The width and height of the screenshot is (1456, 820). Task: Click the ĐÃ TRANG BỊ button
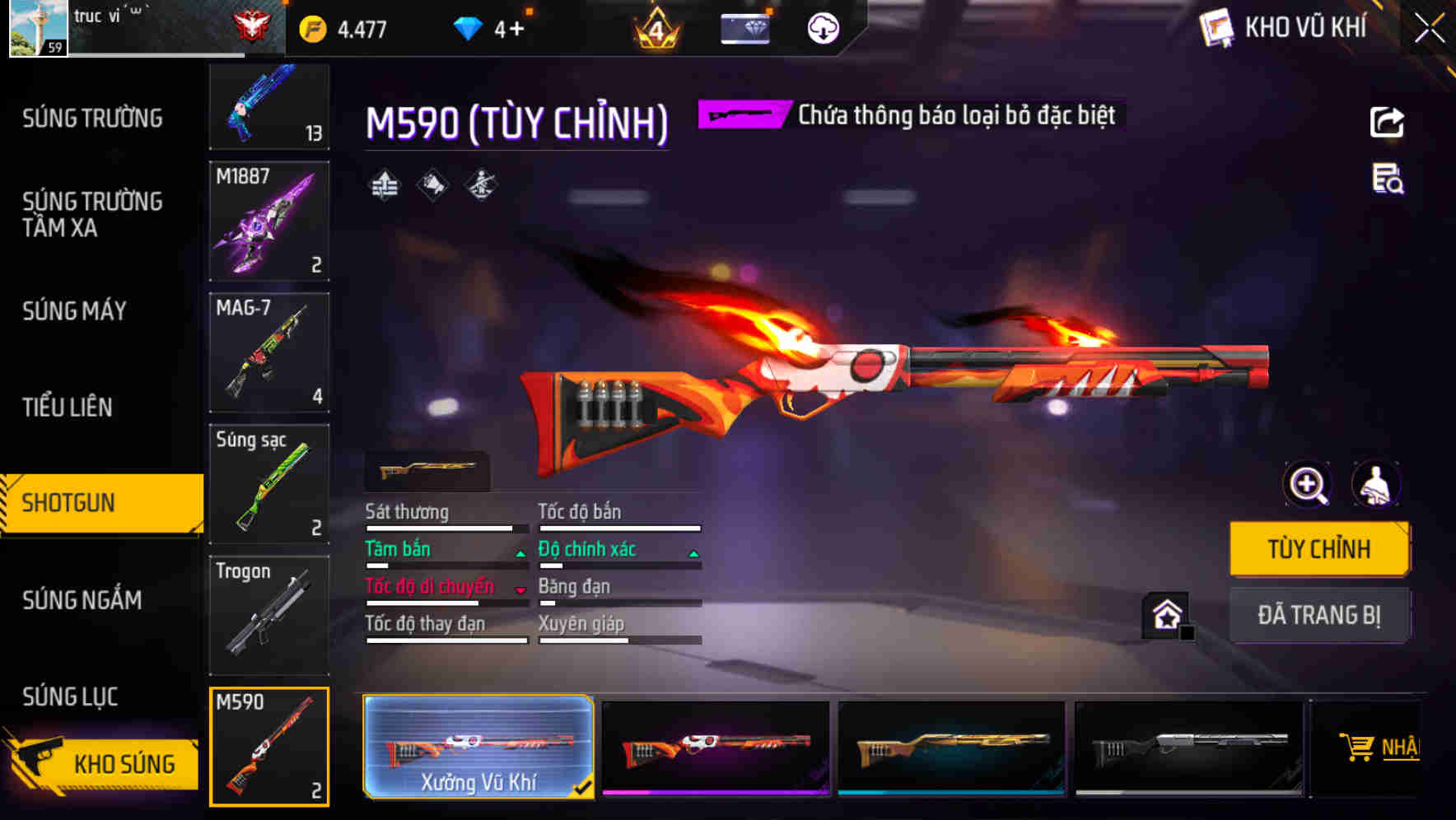[x=1319, y=615]
